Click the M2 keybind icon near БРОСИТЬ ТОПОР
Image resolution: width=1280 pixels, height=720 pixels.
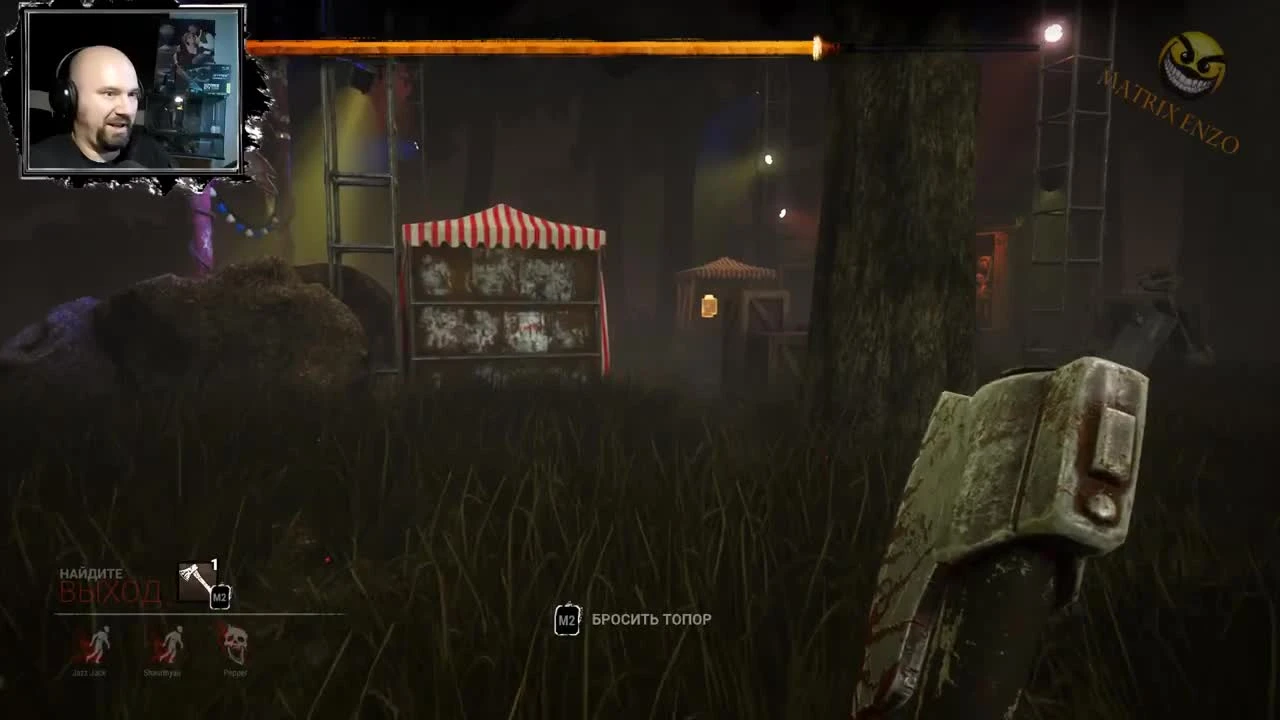[x=566, y=620]
